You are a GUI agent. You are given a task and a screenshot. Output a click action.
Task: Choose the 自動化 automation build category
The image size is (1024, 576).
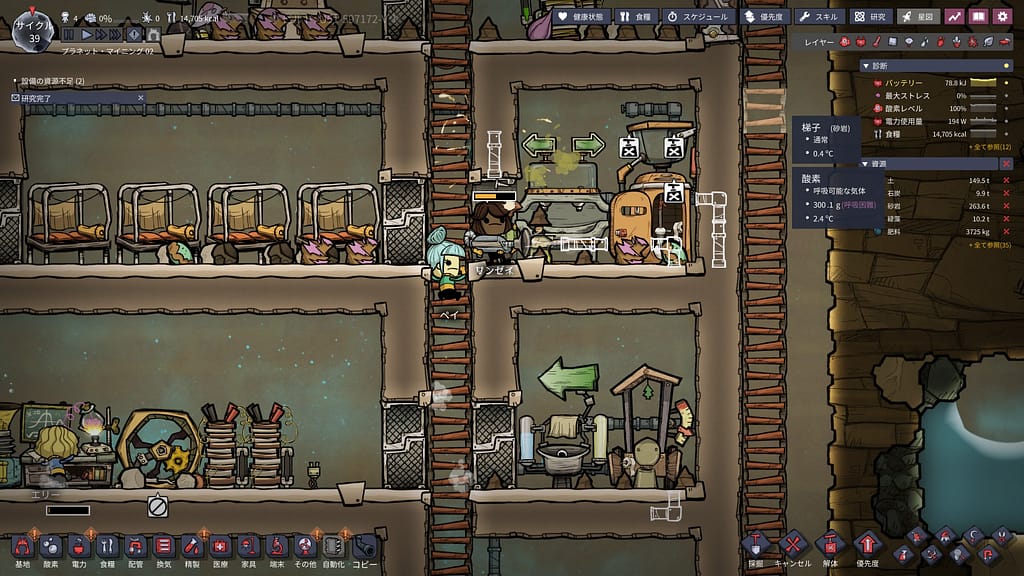[x=333, y=548]
